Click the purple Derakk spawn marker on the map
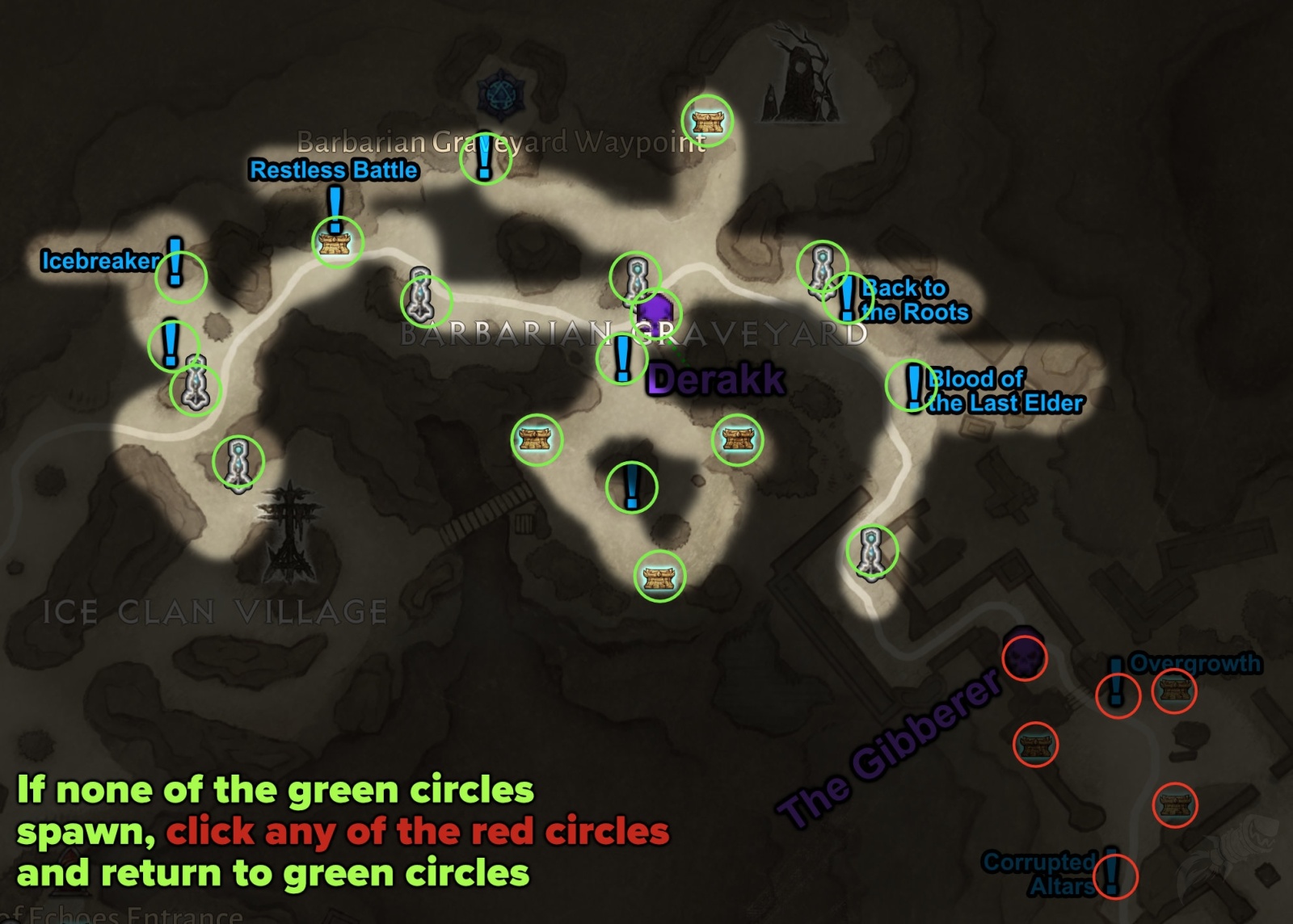The width and height of the screenshot is (1293, 924). pyautogui.click(x=656, y=311)
